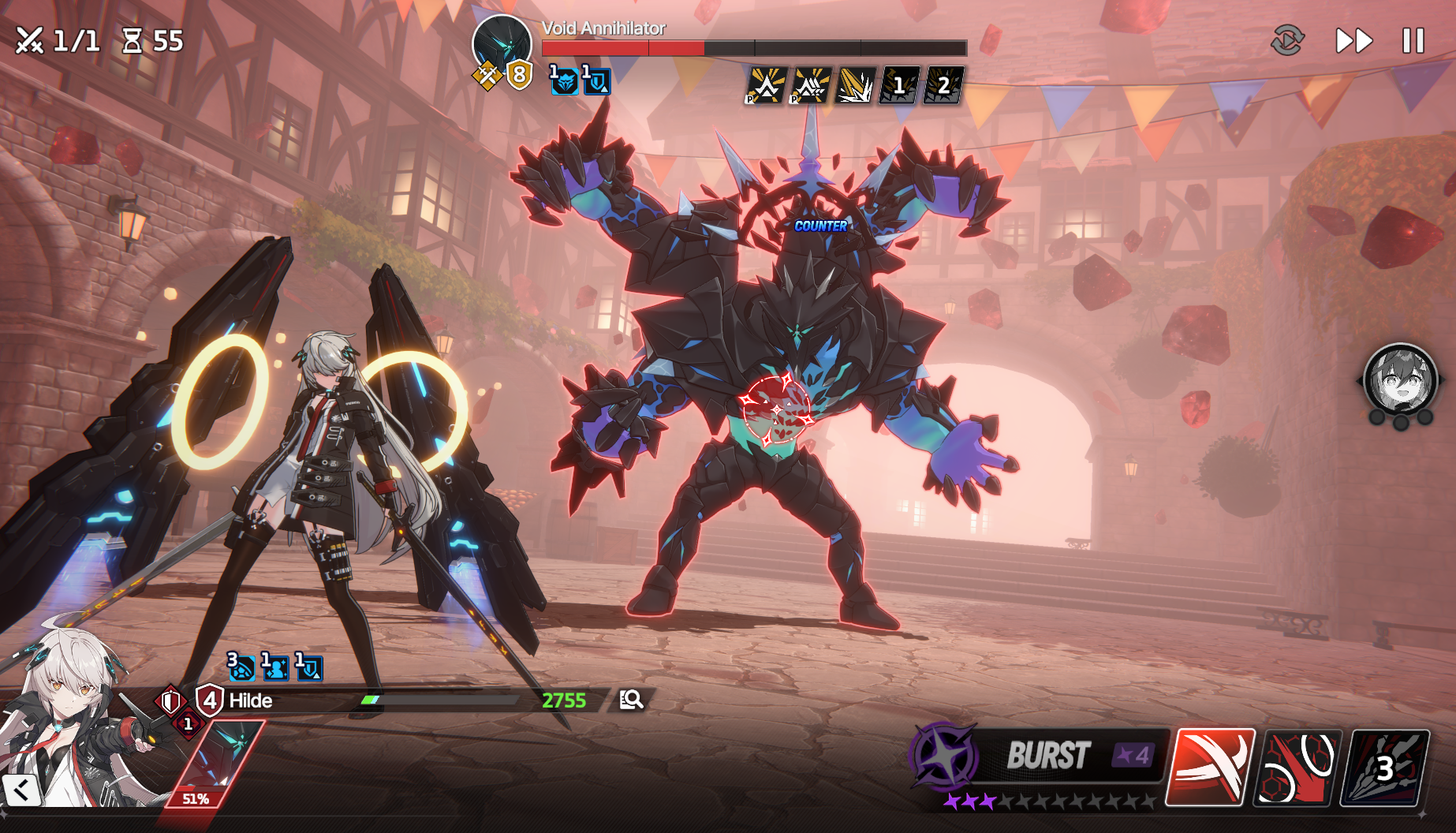Check the boss's shield-down debuff icon
Screen dimensions: 1456x833
pos(596,81)
